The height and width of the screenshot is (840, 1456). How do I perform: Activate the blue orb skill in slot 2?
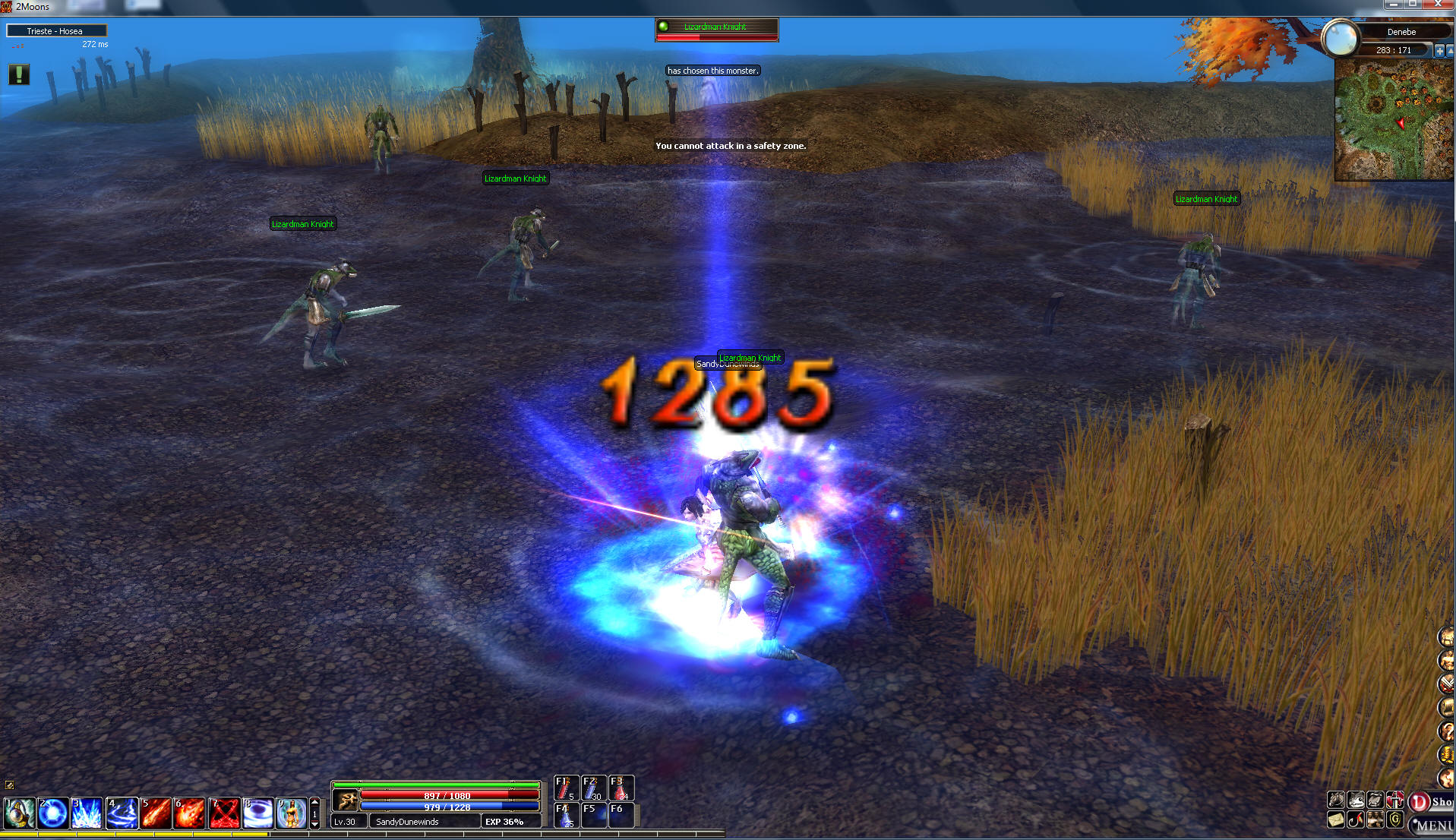click(53, 813)
